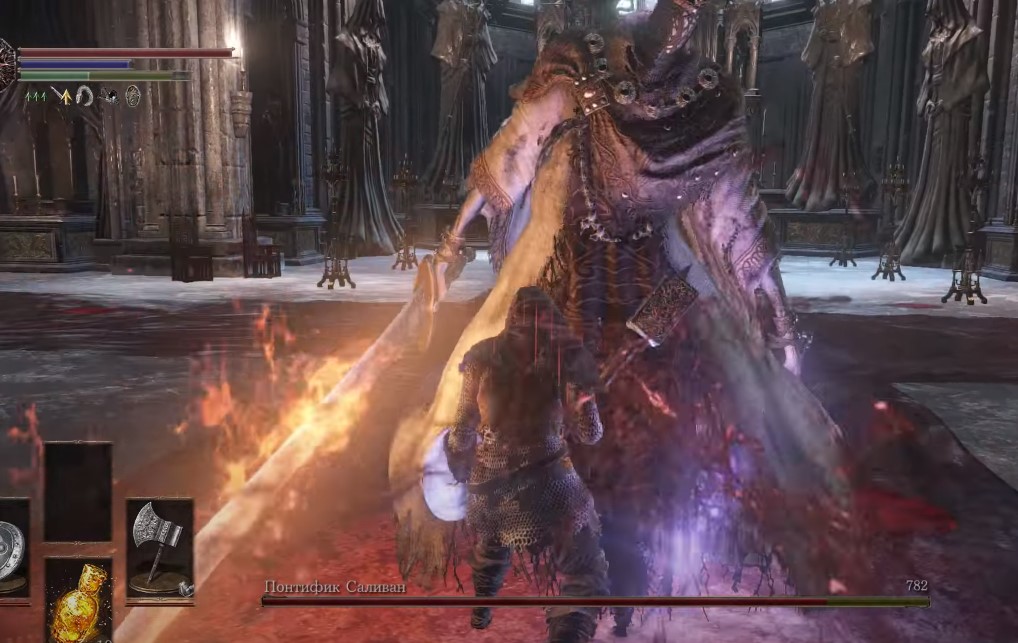Image resolution: width=1018 pixels, height=643 pixels.
Task: Check the oval medallion status icon
Action: [x=132, y=96]
